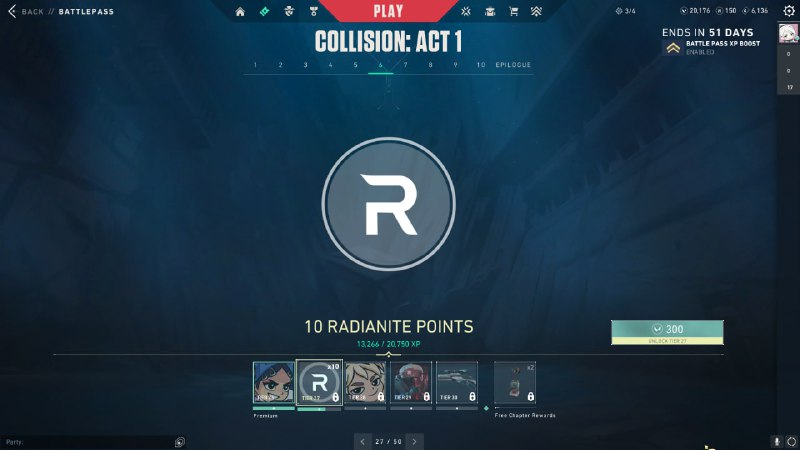This screenshot has width=800, height=450.
Task: Select the blonde character card reward
Action: point(365,383)
